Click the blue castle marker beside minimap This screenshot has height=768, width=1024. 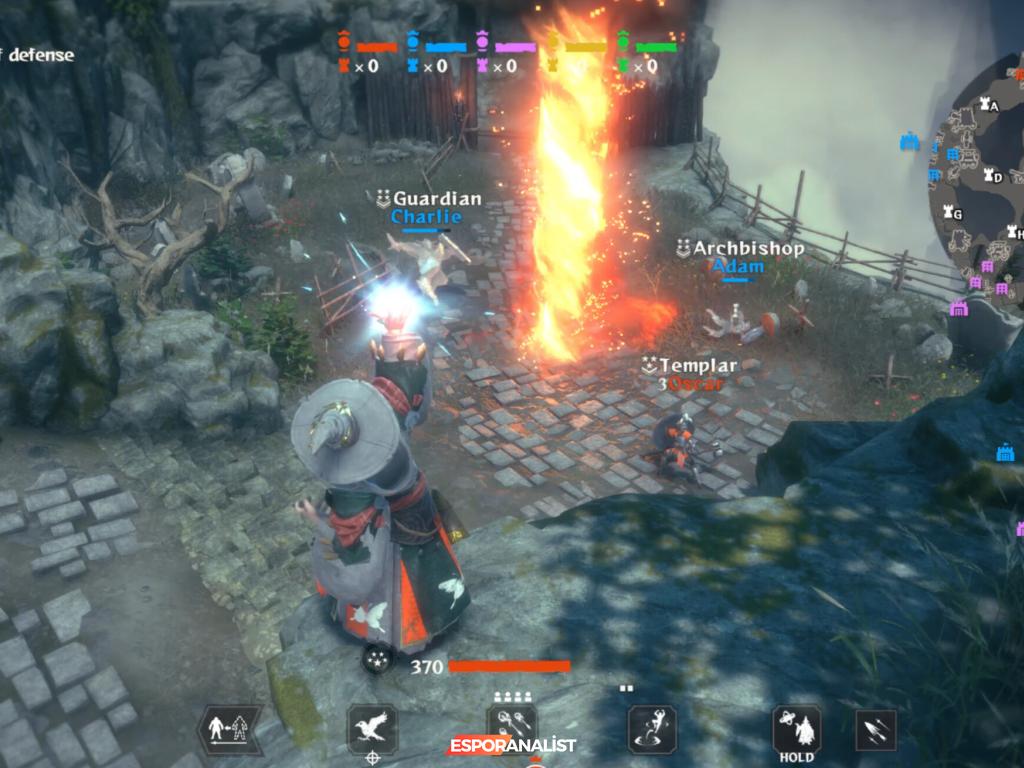[x=909, y=142]
